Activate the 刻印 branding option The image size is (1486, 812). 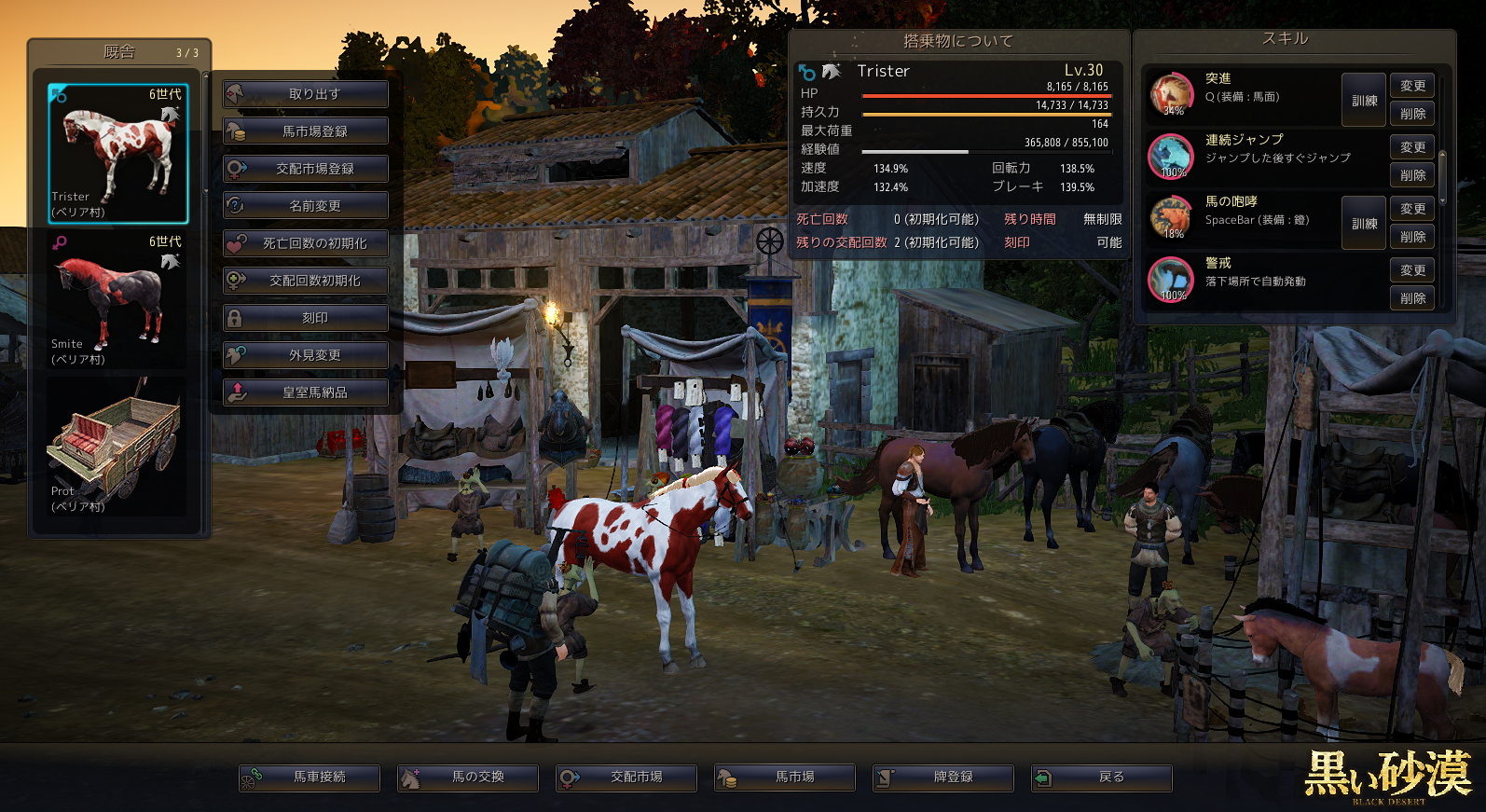(306, 318)
